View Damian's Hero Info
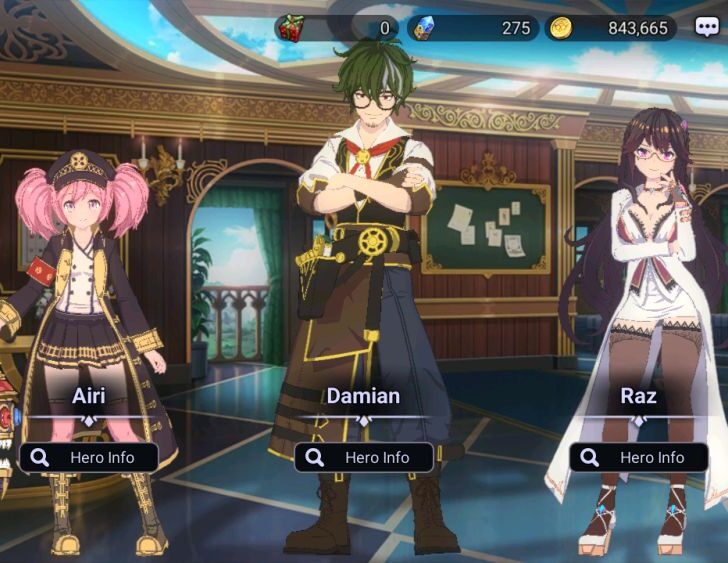Viewport: 728px width, 563px height. 364,457
